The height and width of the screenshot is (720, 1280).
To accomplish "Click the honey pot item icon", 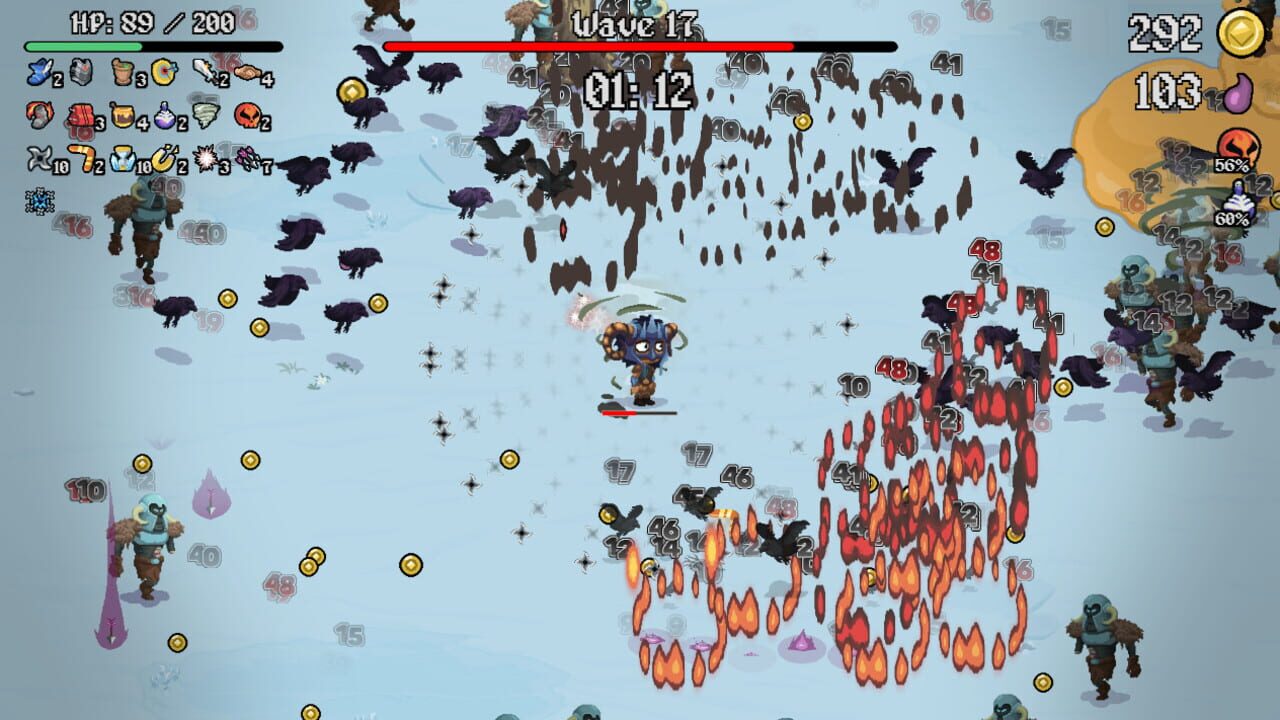I will [122, 115].
